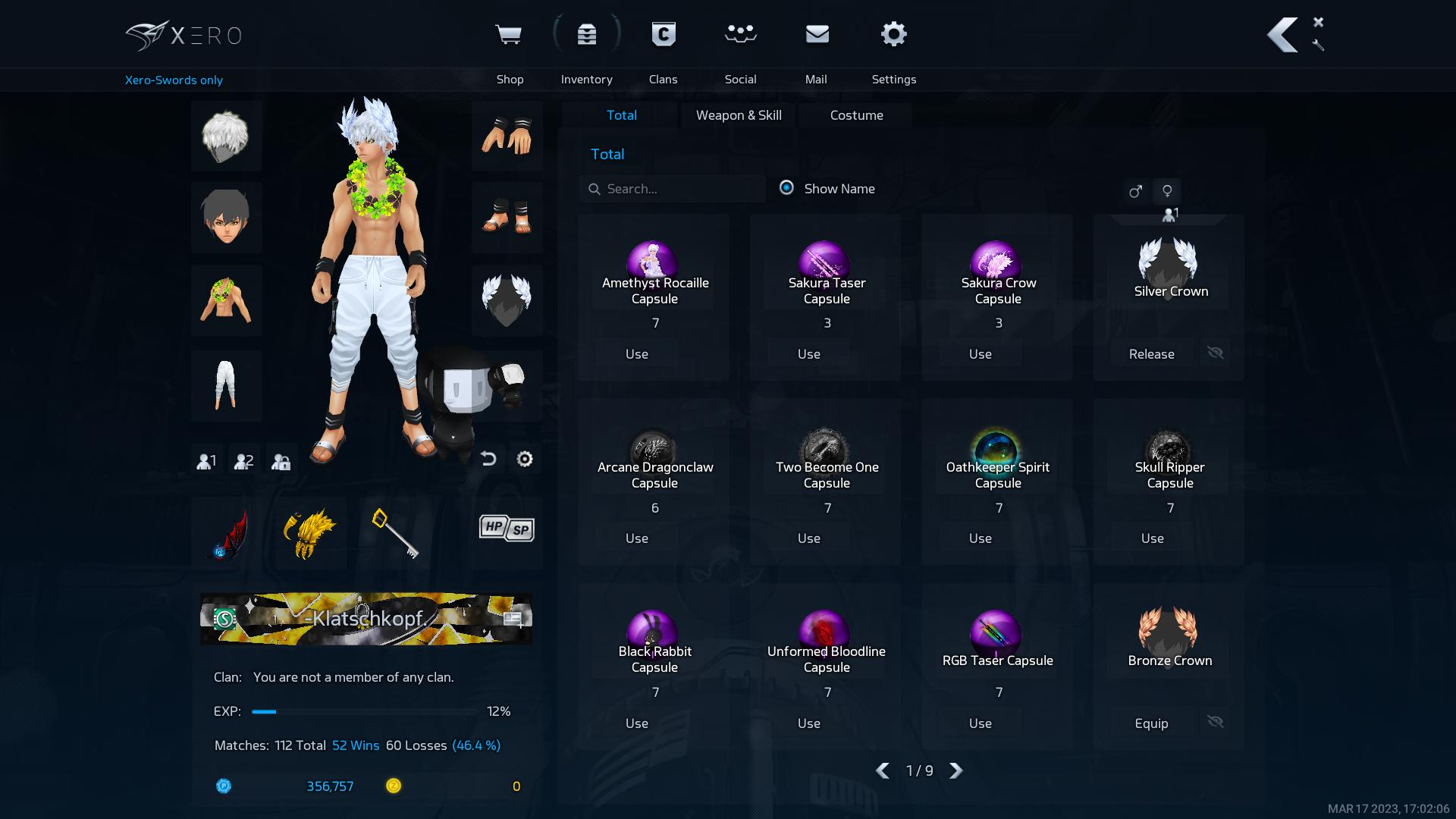Go to the Social menu
Image resolution: width=1456 pixels, height=819 pixels.
[x=740, y=47]
